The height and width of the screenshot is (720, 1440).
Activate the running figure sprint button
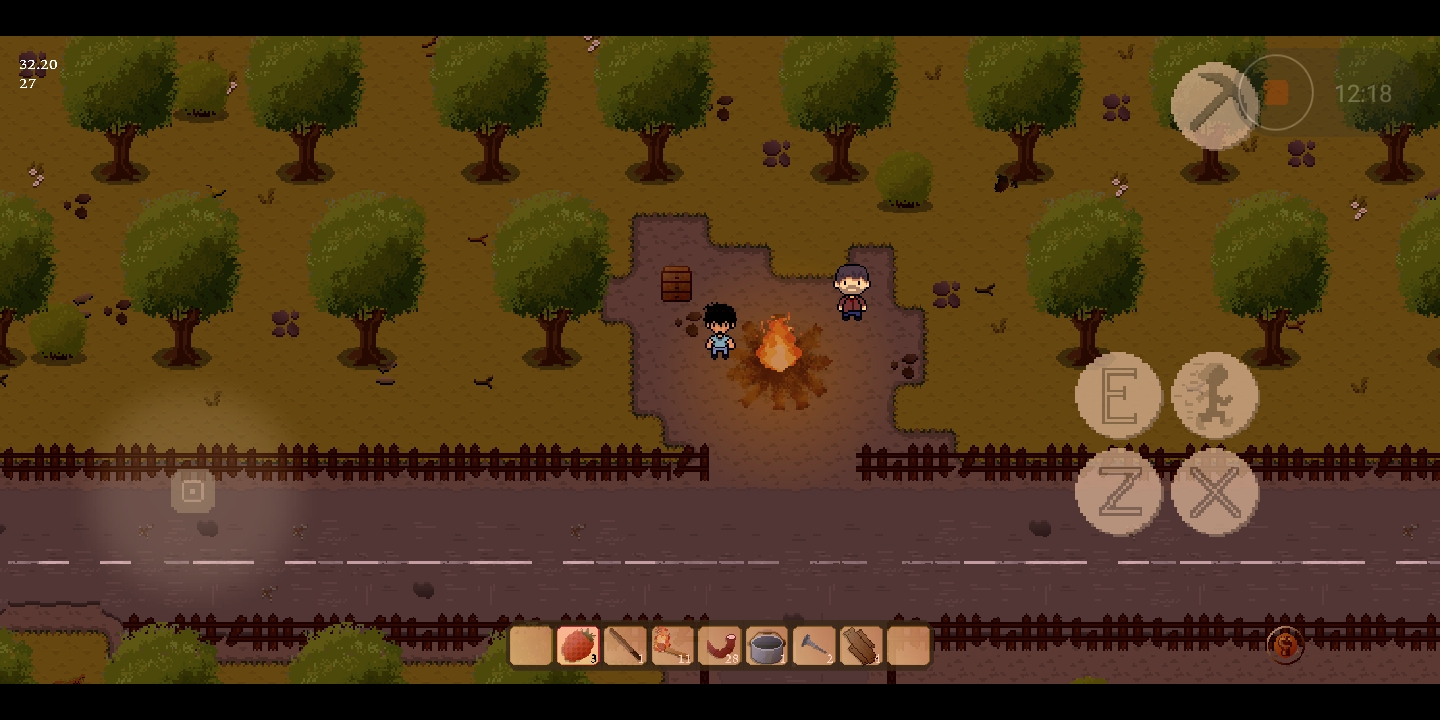1215,396
